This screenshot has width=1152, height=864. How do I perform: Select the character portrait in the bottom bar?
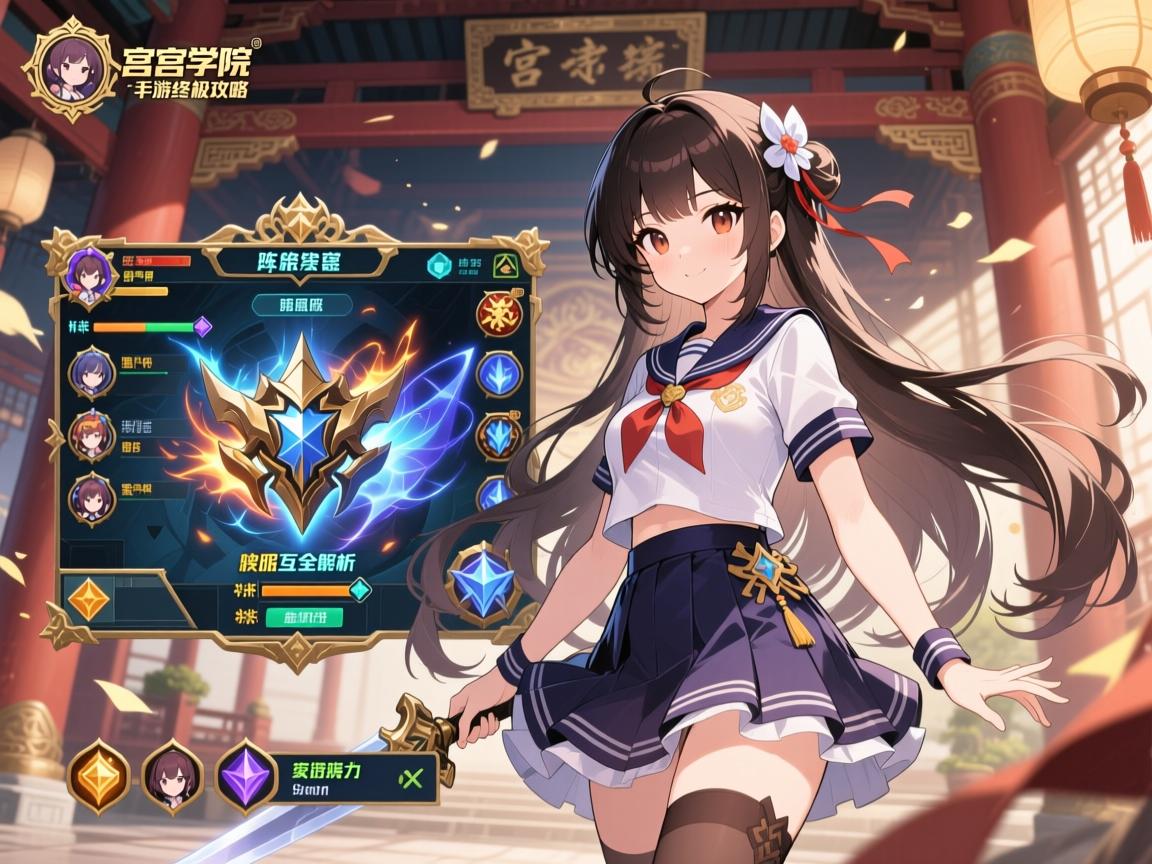(x=171, y=775)
